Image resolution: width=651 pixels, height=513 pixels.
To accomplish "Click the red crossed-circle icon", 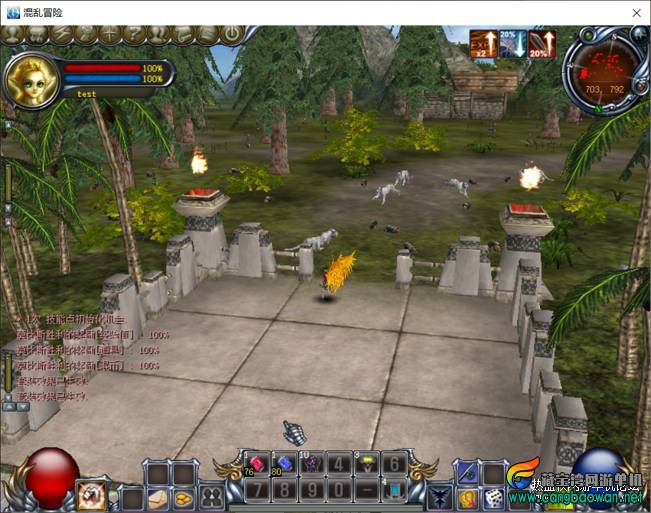I will point(92,494).
